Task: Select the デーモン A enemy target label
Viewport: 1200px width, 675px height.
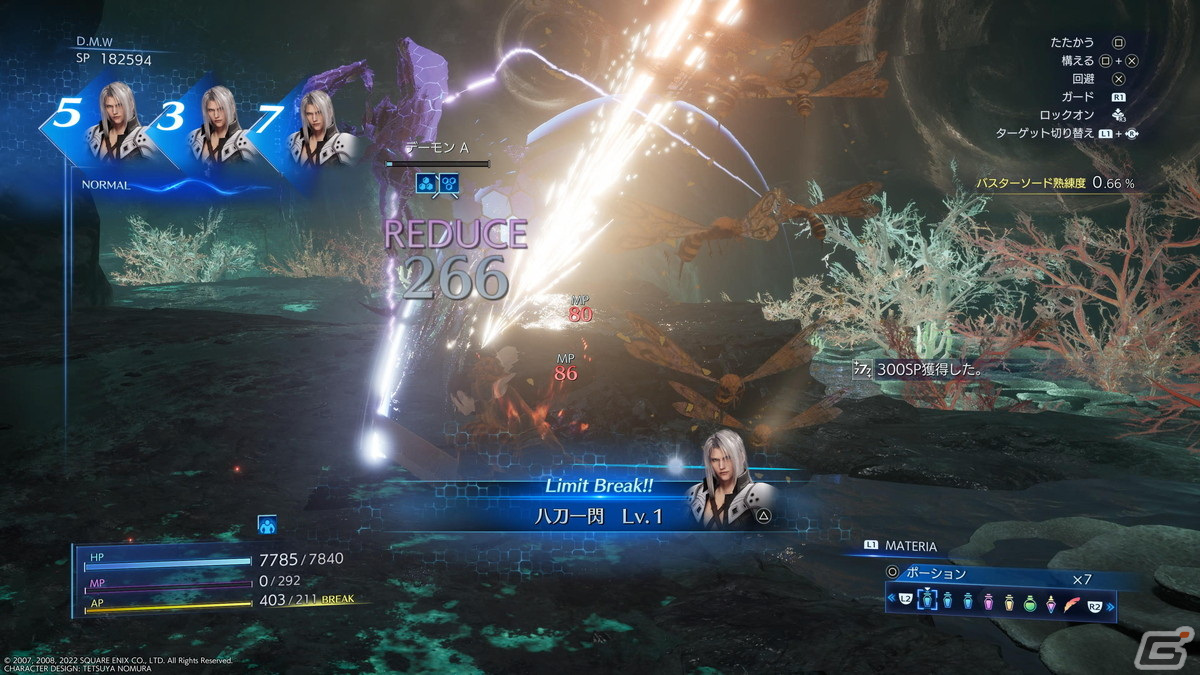Action: [x=436, y=148]
